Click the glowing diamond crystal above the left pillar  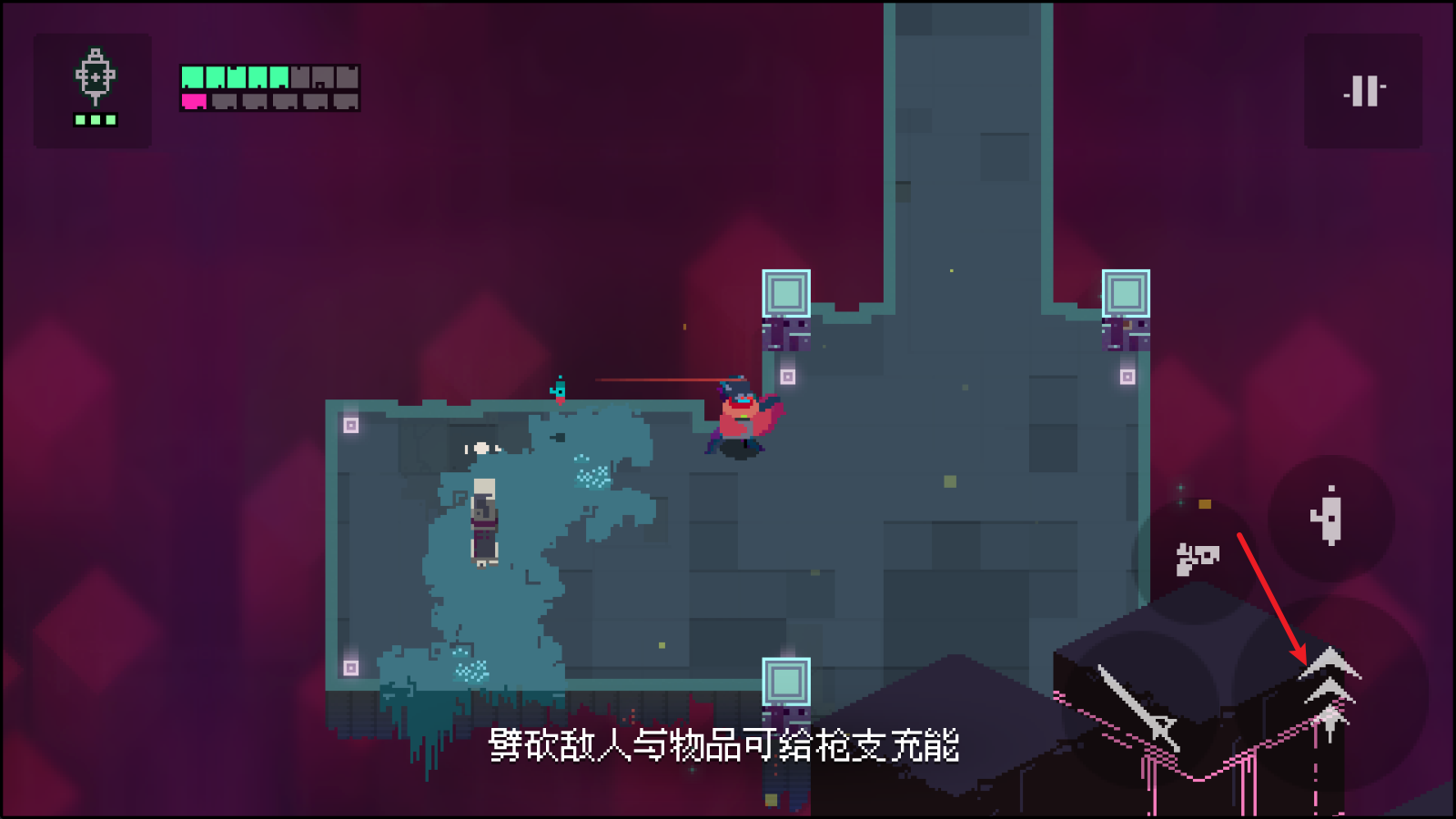pyautogui.click(x=788, y=291)
